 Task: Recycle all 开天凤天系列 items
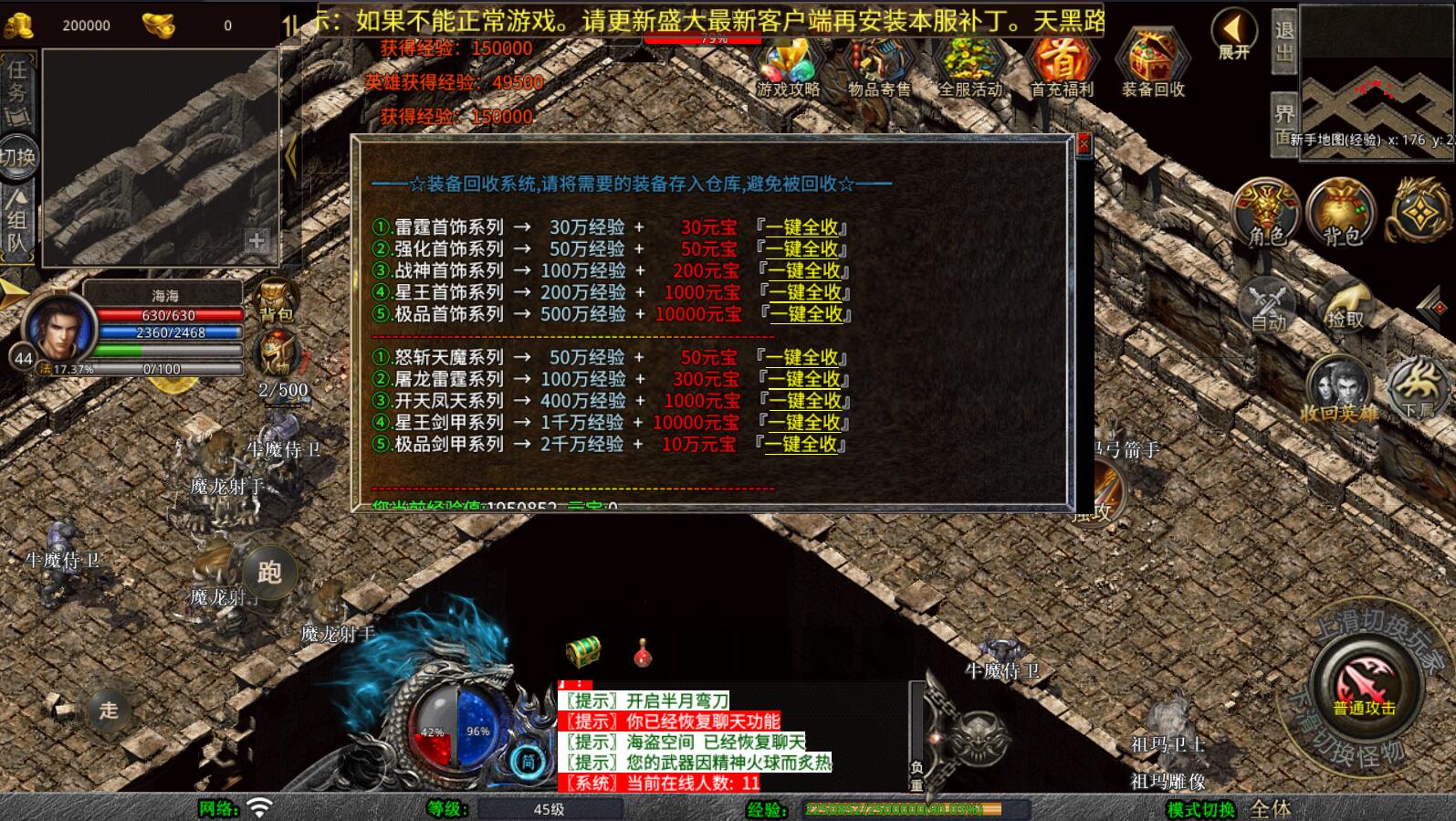coord(804,401)
